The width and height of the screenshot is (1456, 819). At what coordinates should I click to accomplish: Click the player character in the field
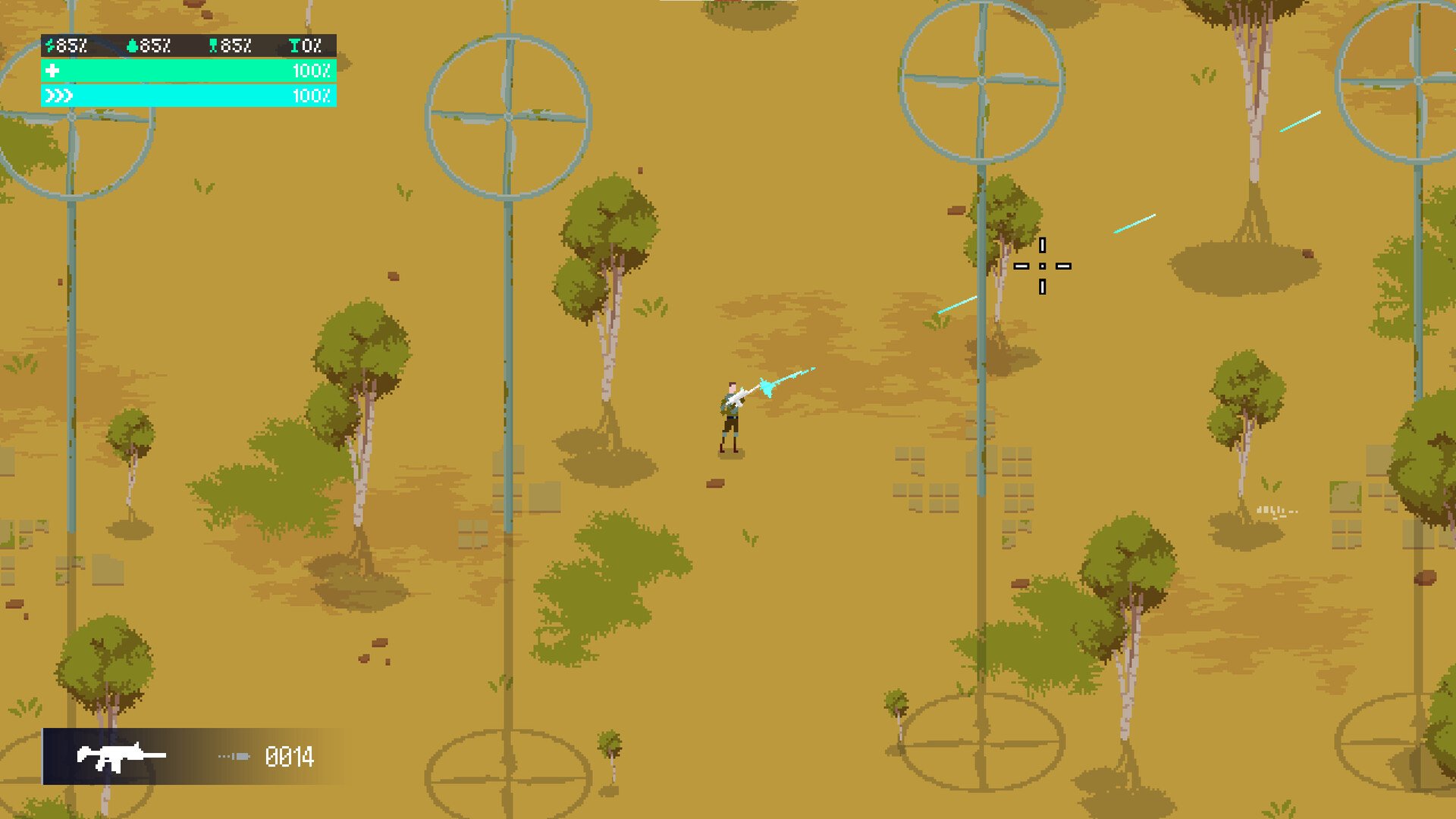pyautogui.click(x=728, y=417)
